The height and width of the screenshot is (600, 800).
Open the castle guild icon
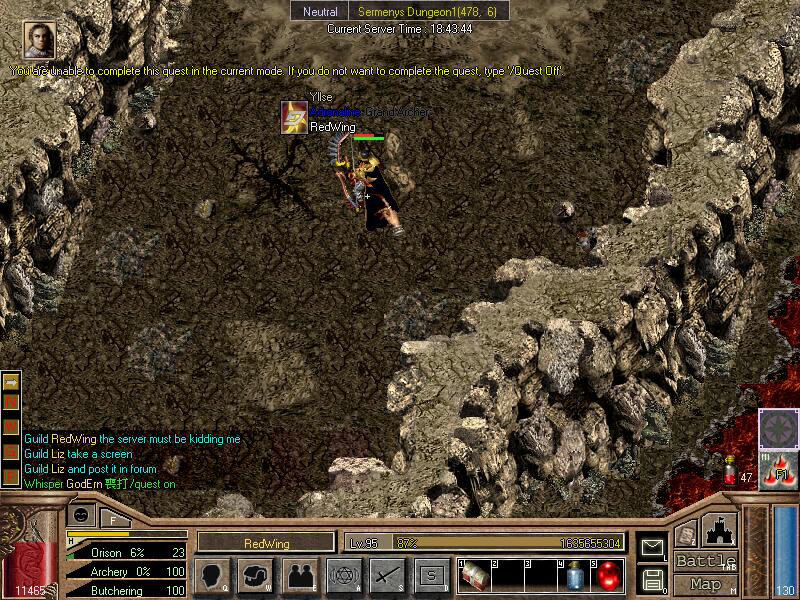coord(720,530)
